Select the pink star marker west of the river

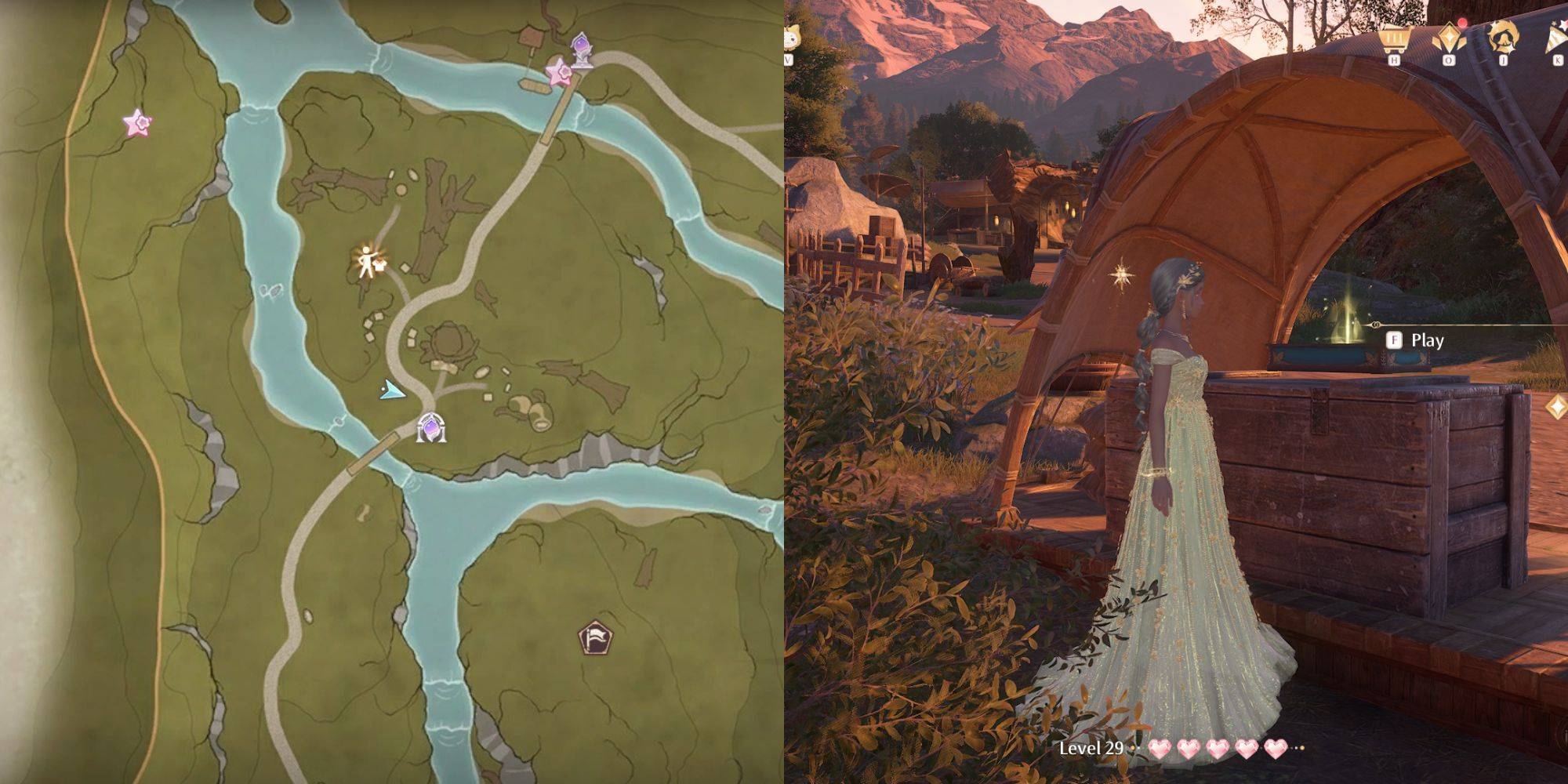(137, 123)
